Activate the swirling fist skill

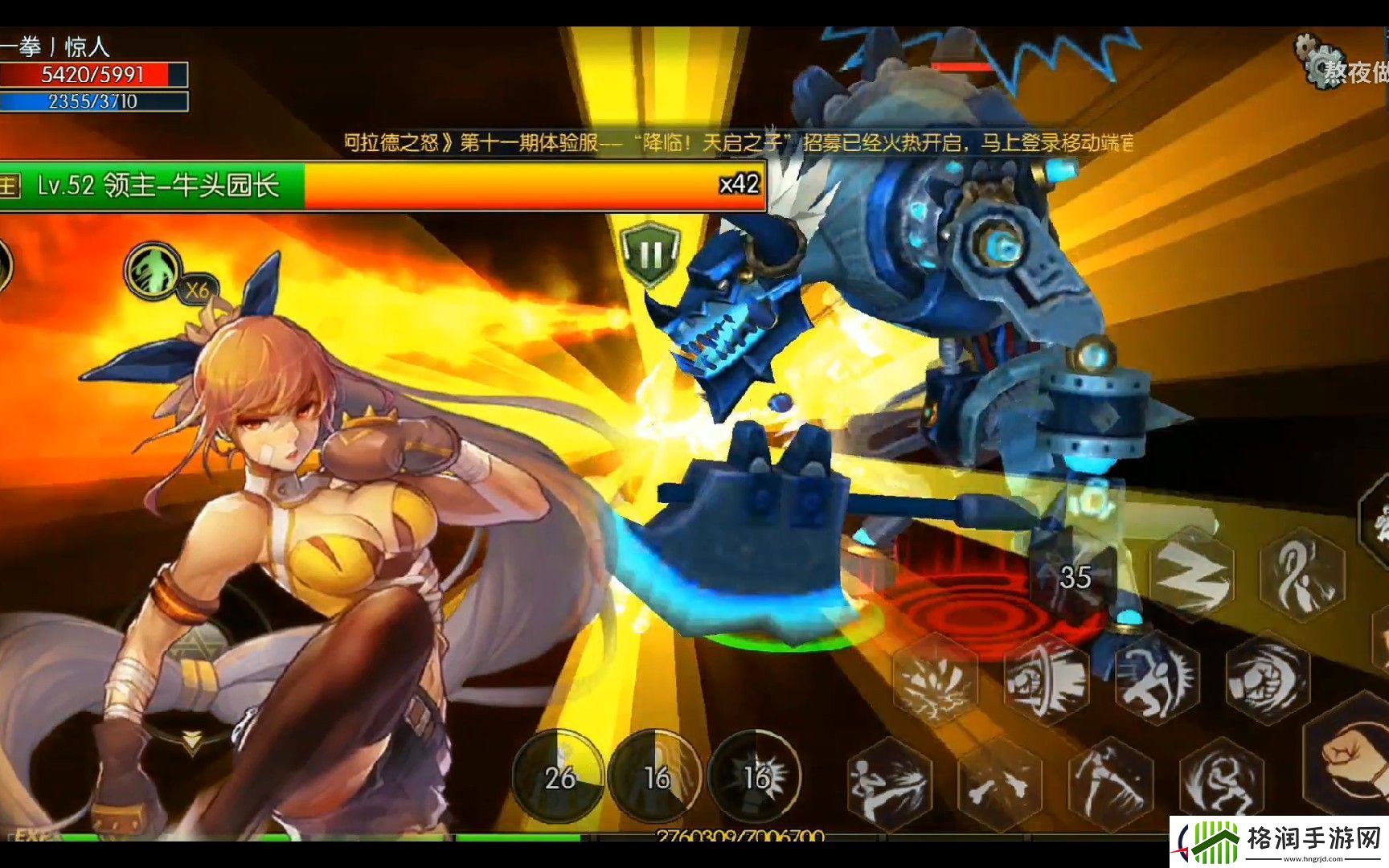tap(1267, 679)
